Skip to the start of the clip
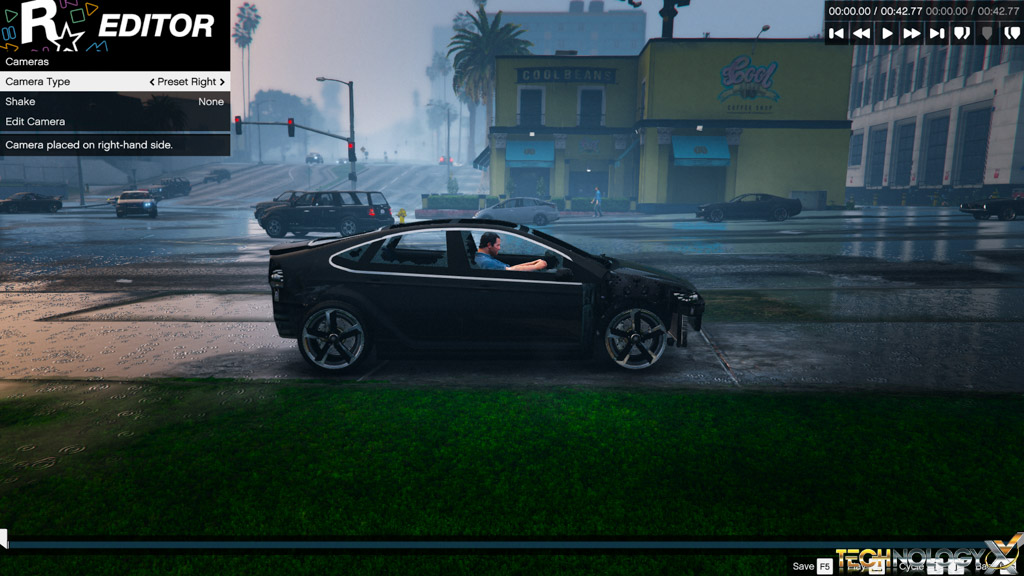 pyautogui.click(x=837, y=33)
